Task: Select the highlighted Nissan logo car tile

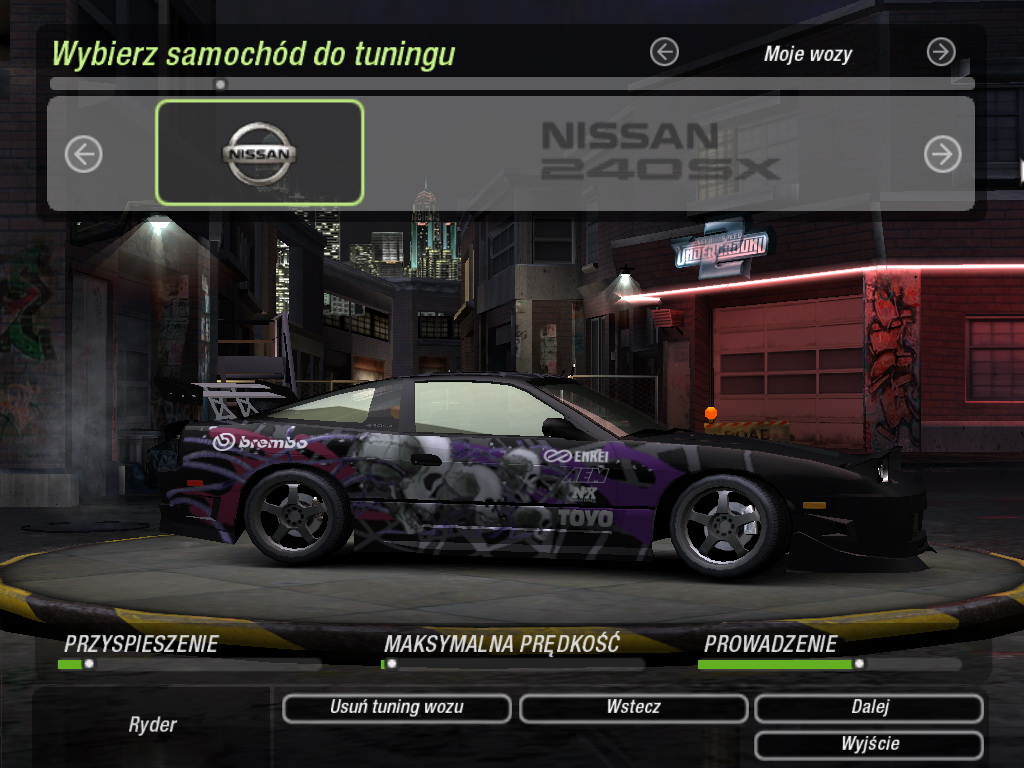Action: (x=259, y=153)
